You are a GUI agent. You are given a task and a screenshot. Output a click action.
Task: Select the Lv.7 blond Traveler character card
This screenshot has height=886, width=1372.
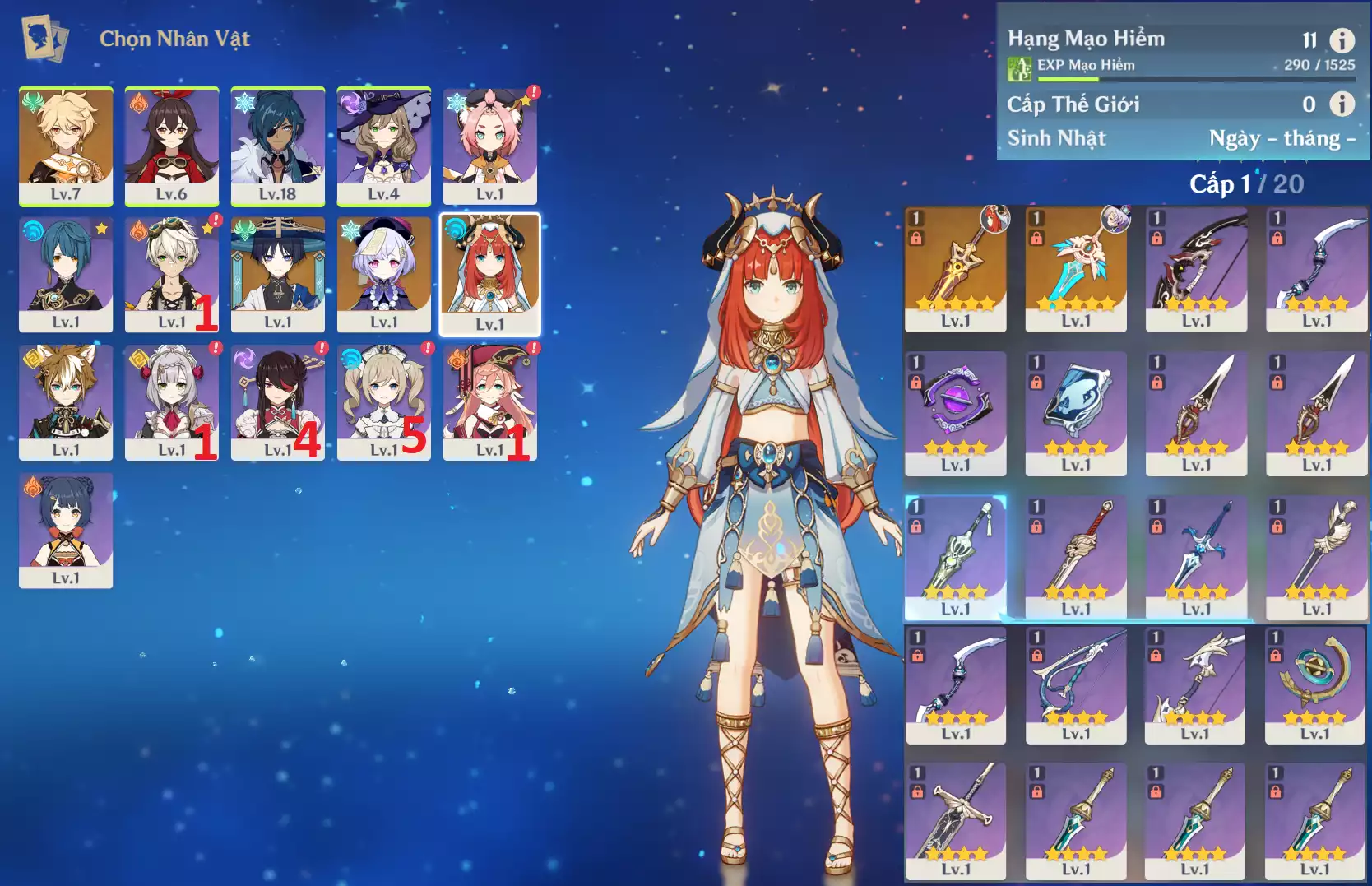(66, 146)
